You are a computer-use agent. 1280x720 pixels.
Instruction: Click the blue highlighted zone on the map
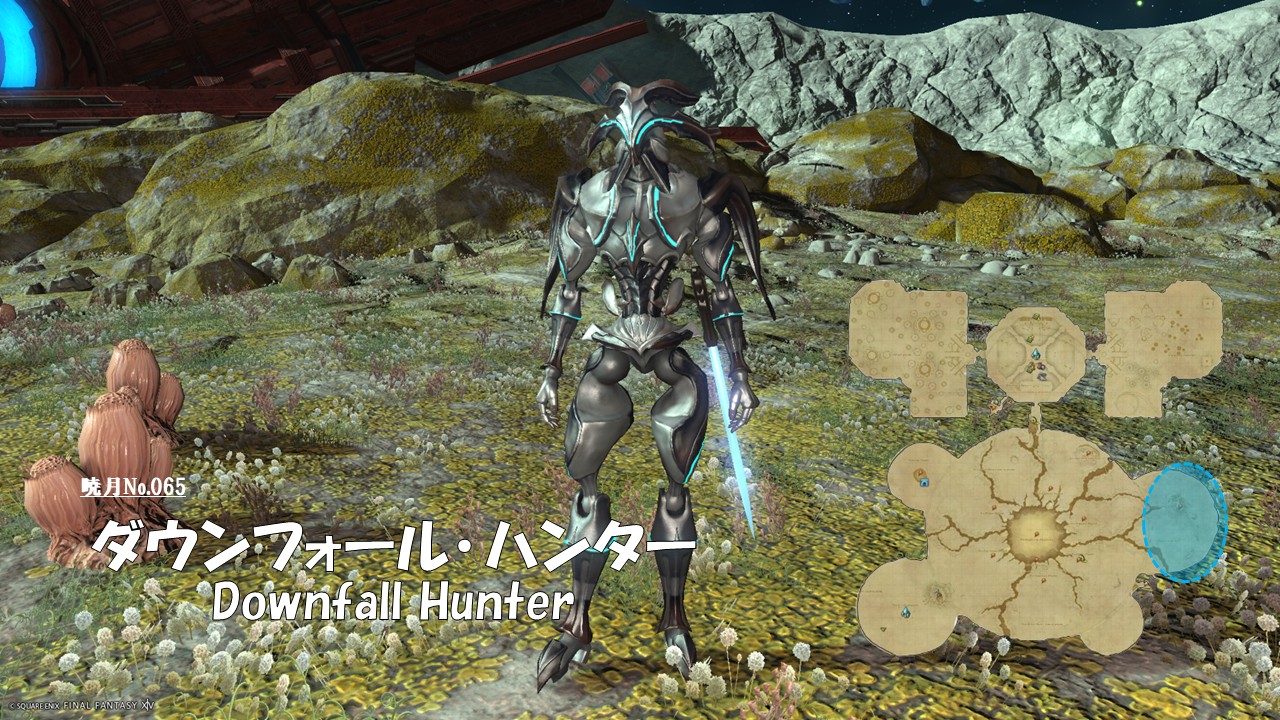tap(1184, 521)
